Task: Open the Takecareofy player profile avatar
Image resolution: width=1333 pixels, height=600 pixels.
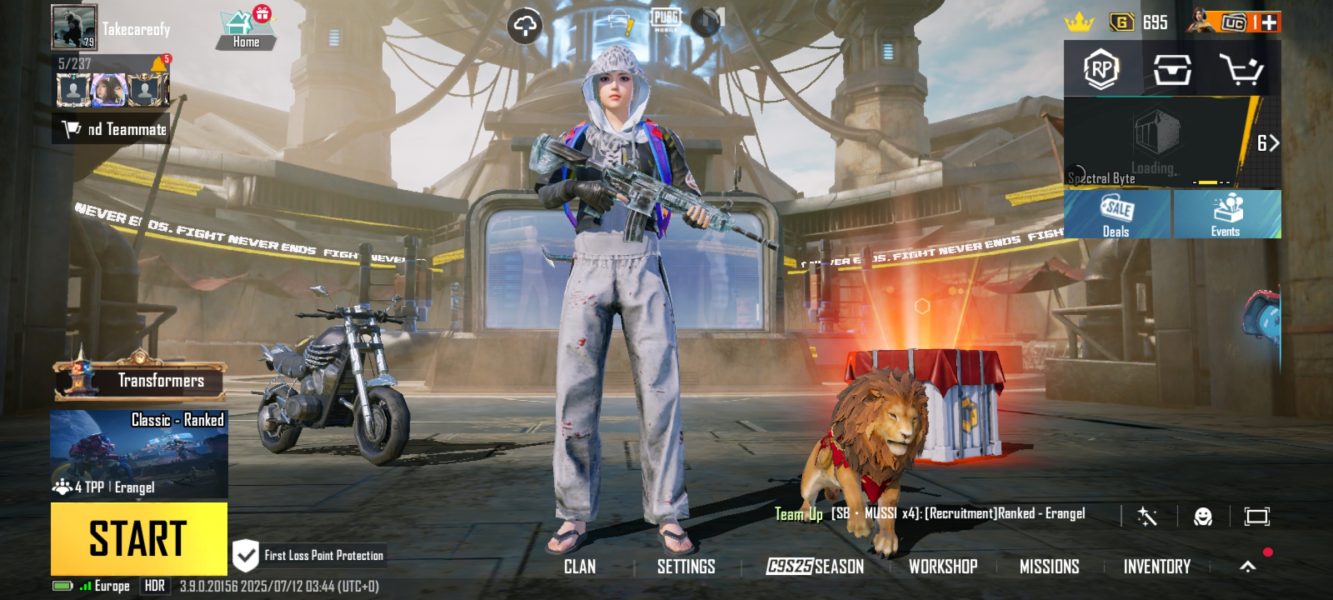Action: click(x=74, y=27)
